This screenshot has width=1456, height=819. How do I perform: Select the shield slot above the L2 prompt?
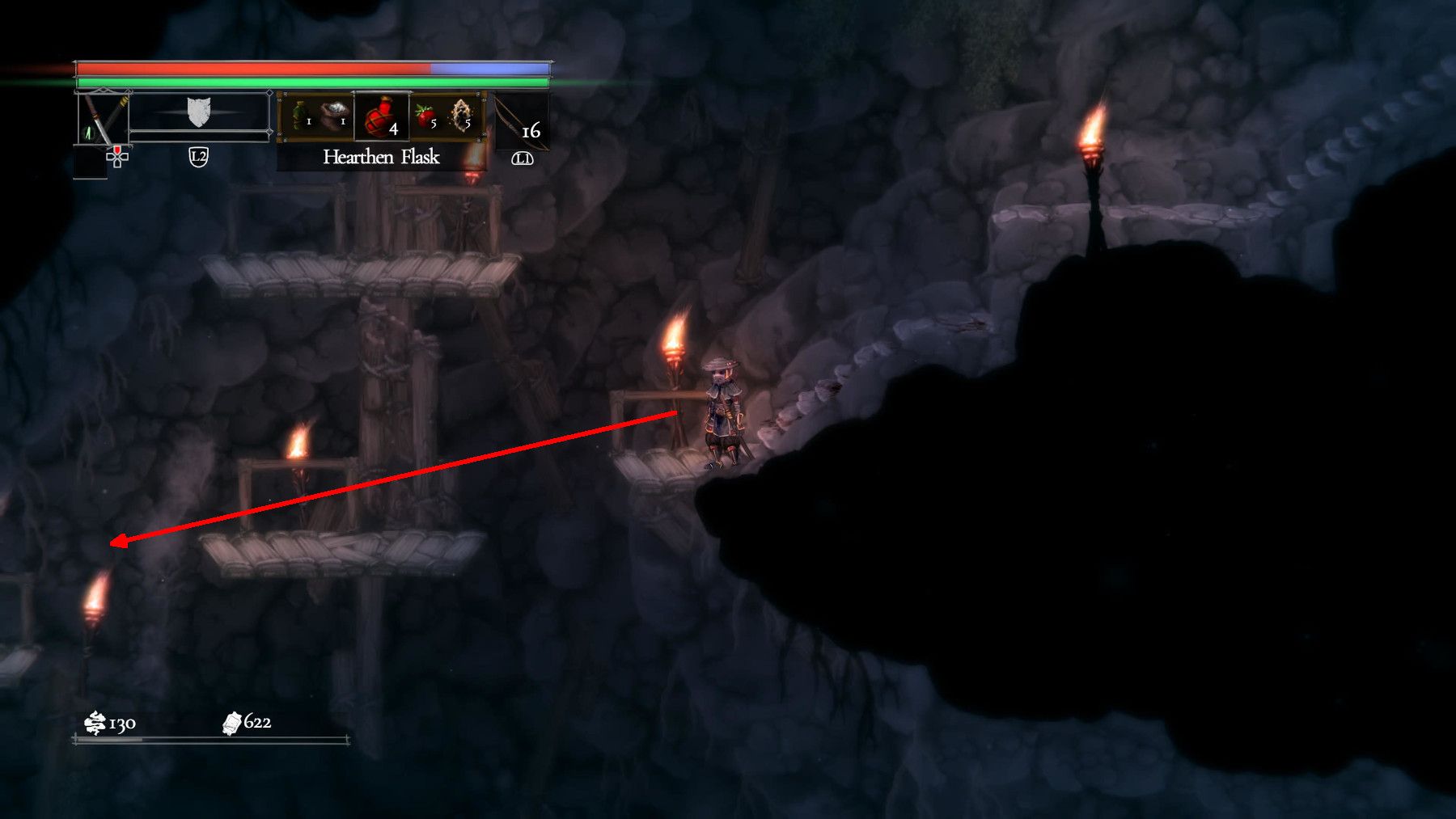pos(198,110)
